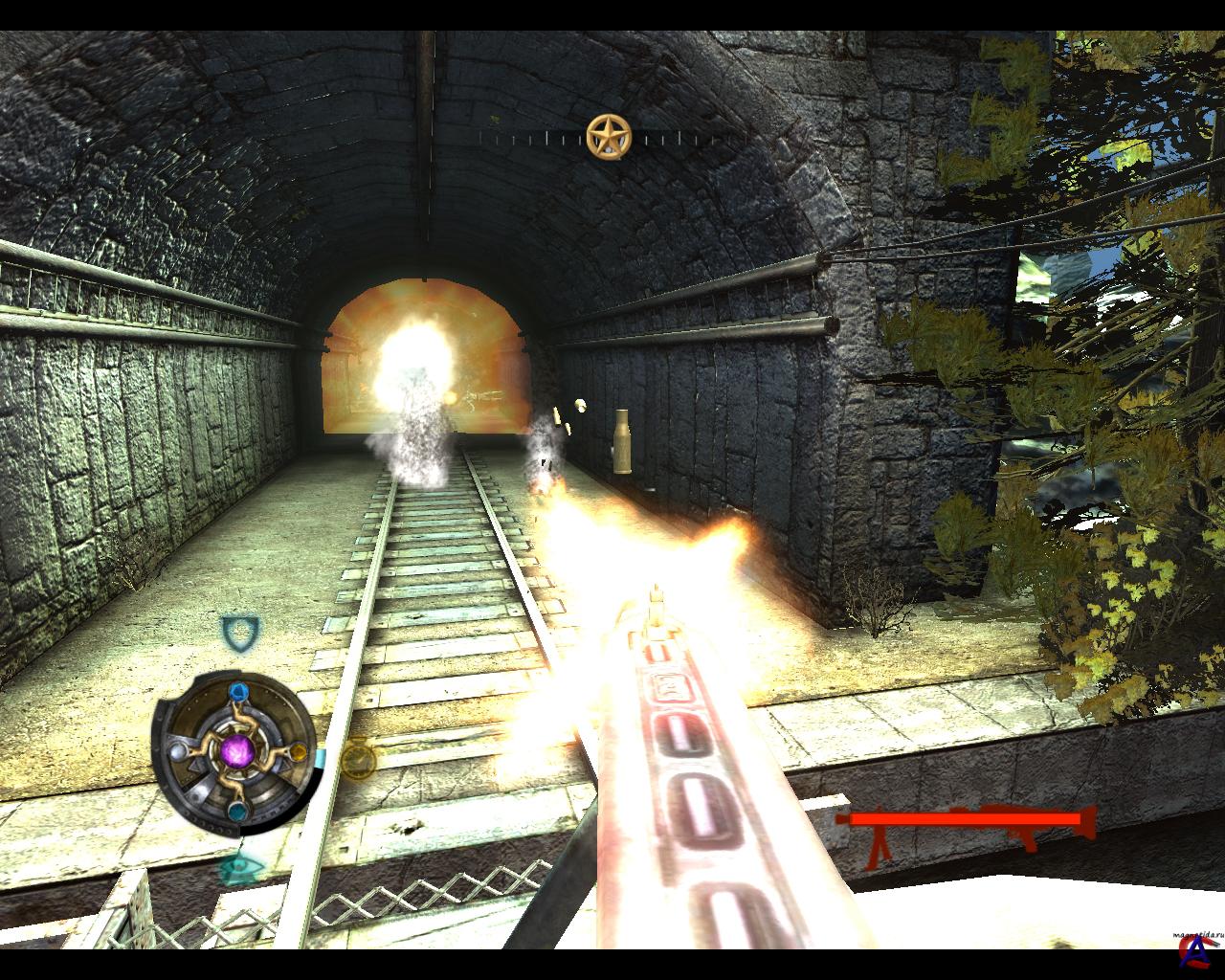This screenshot has height=980, width=1225.
Task: Click the gold star objective marker on compass
Action: pyautogui.click(x=609, y=137)
